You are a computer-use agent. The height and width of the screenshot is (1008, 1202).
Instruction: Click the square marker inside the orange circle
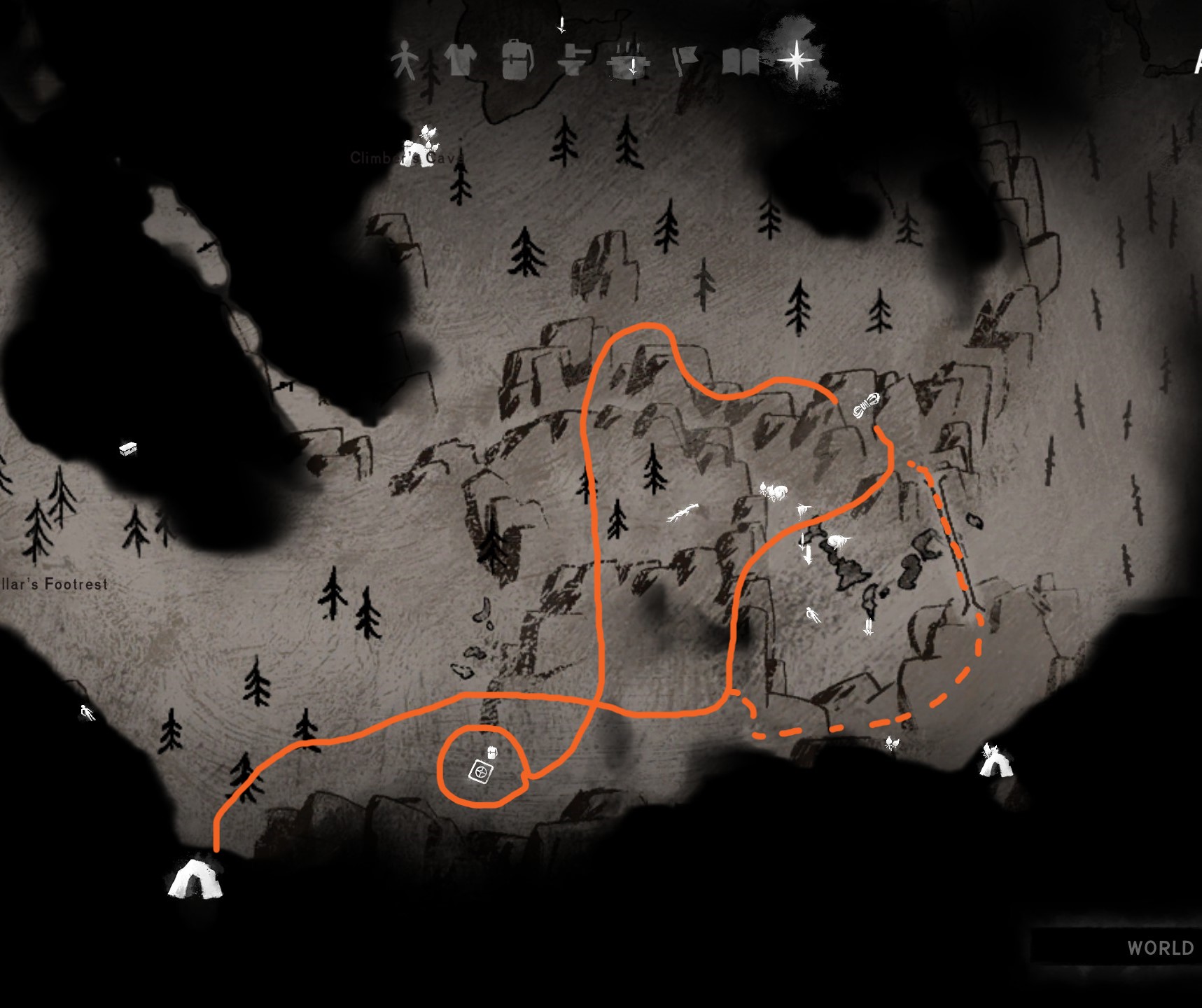pyautogui.click(x=481, y=772)
